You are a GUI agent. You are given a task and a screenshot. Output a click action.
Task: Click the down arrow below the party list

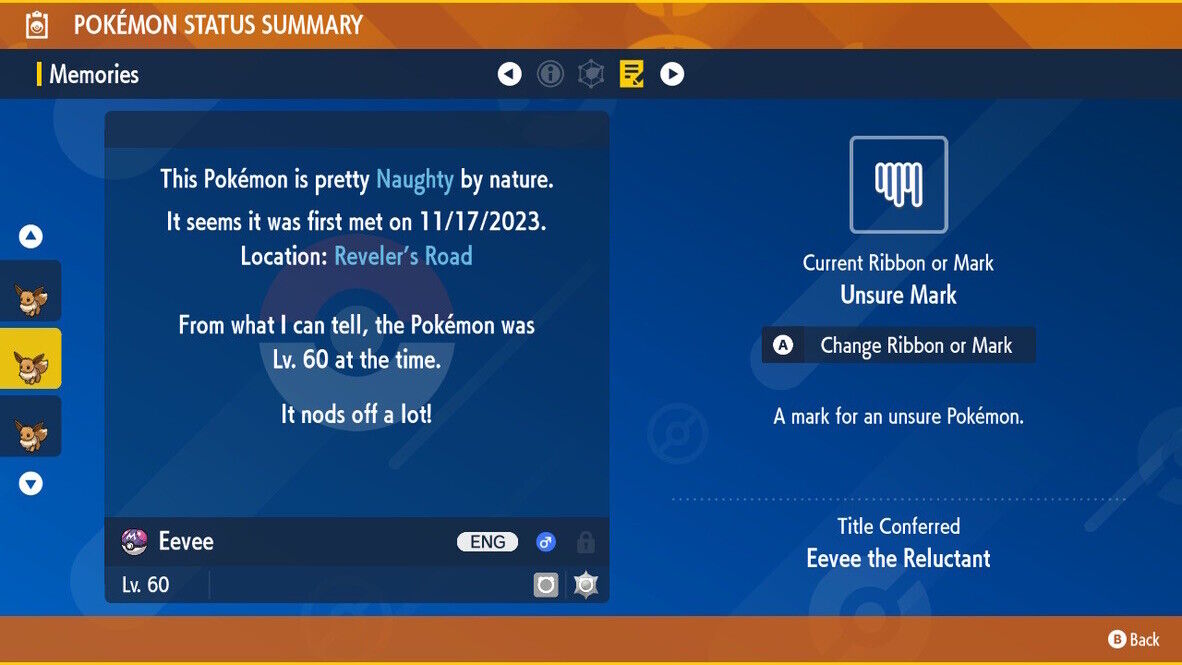click(x=31, y=483)
